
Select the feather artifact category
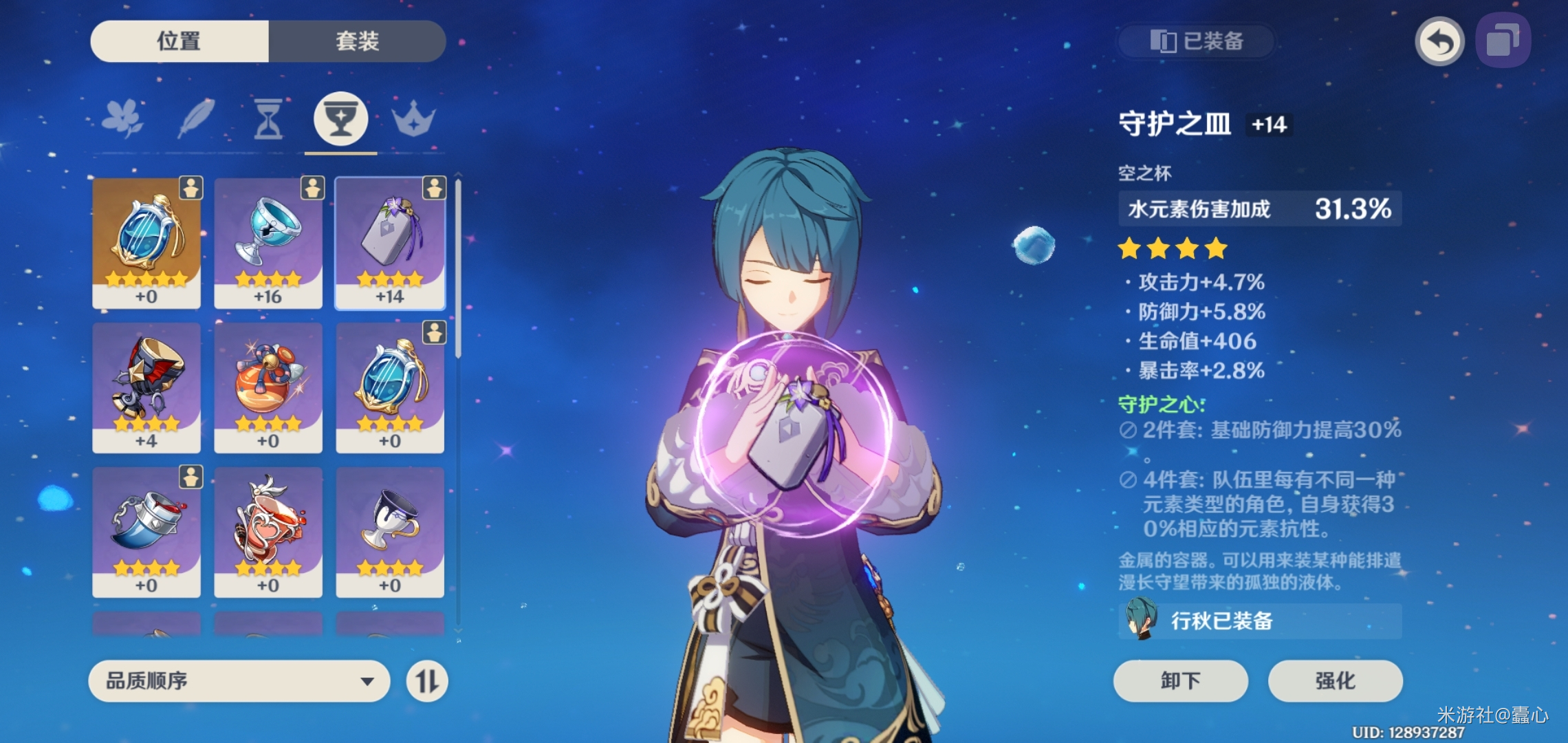coord(197,118)
